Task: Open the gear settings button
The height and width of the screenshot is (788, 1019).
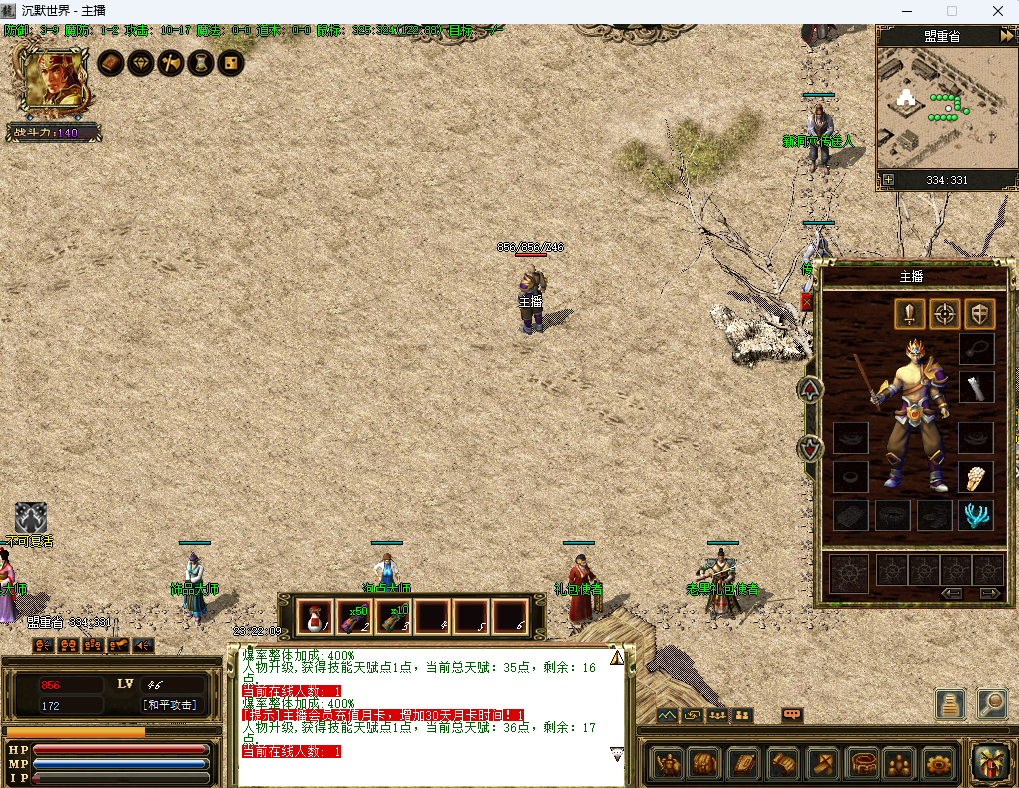Action: coord(939,764)
